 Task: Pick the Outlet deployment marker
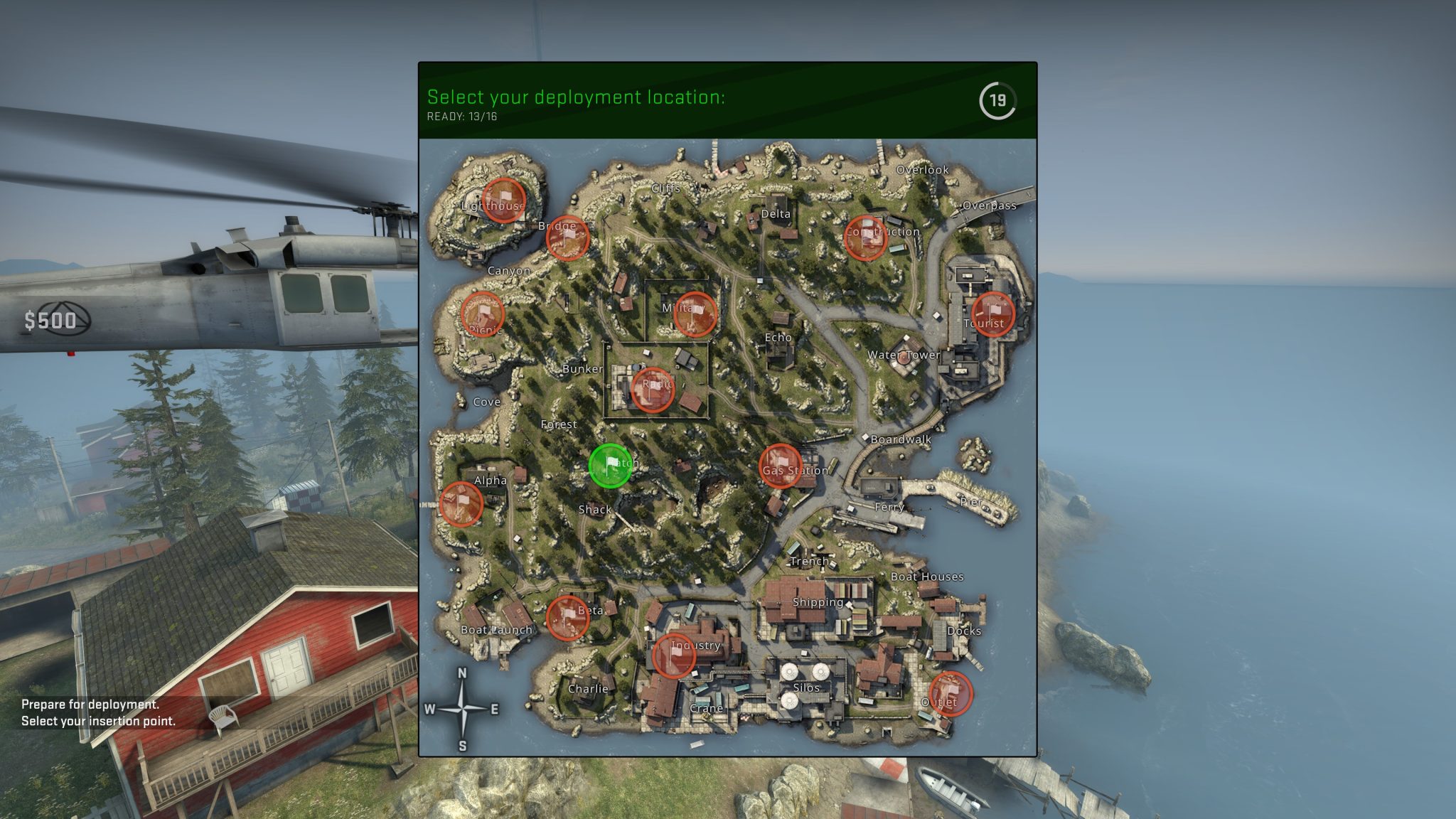(x=951, y=693)
